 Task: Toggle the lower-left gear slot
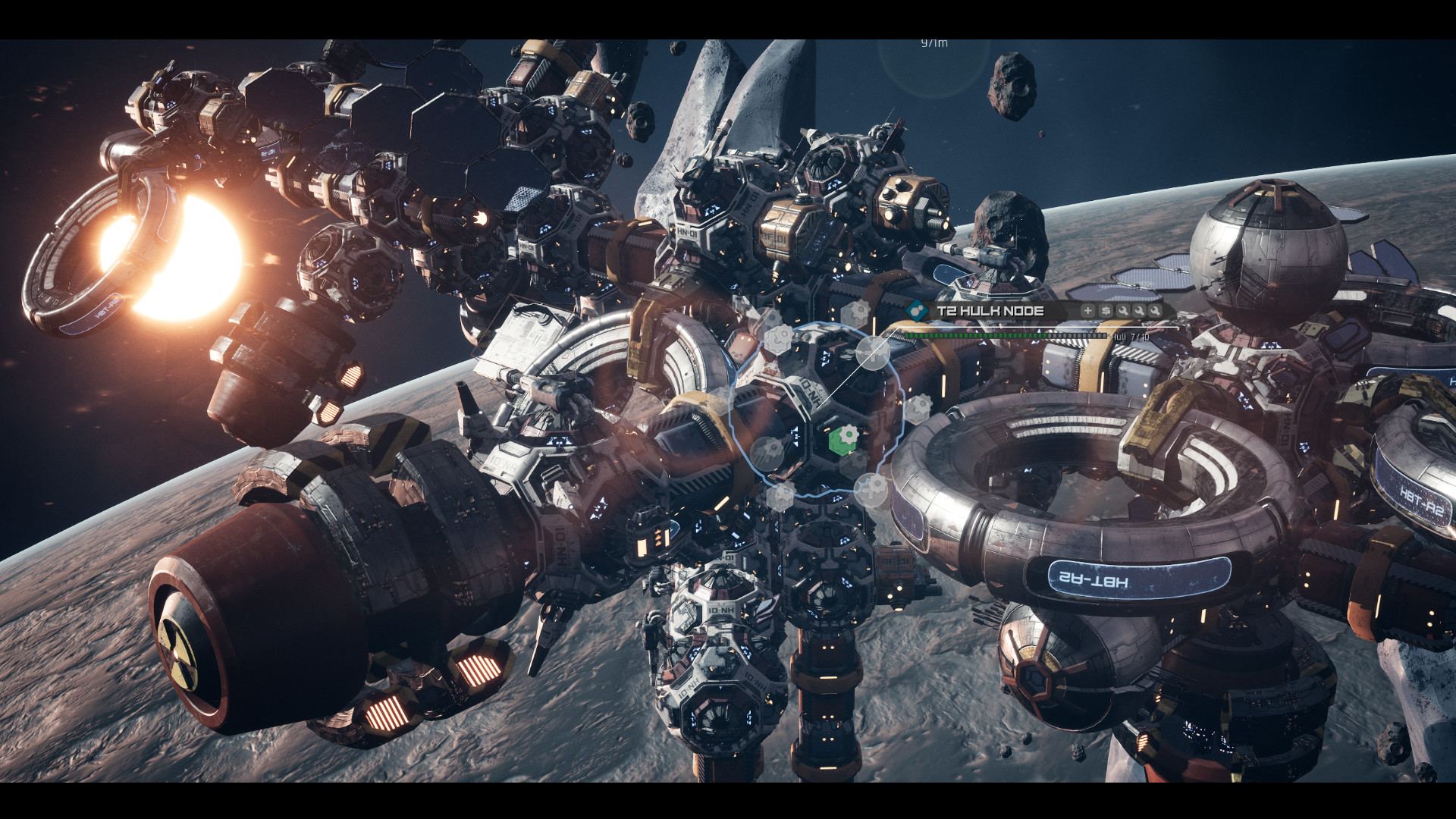770,450
